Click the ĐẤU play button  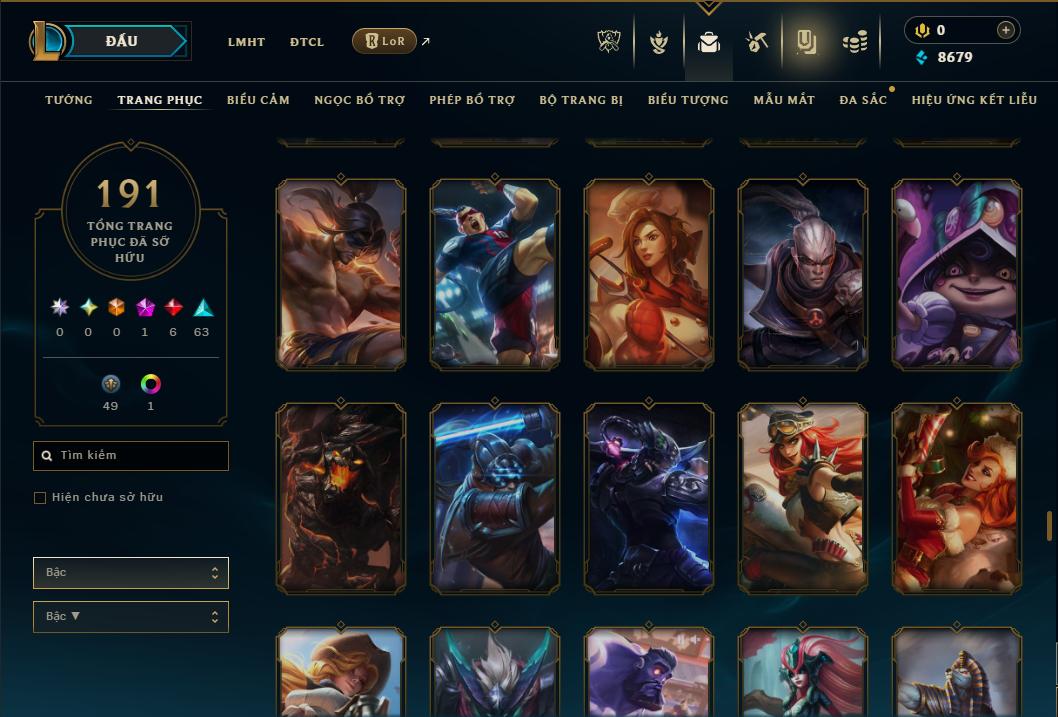coord(122,41)
